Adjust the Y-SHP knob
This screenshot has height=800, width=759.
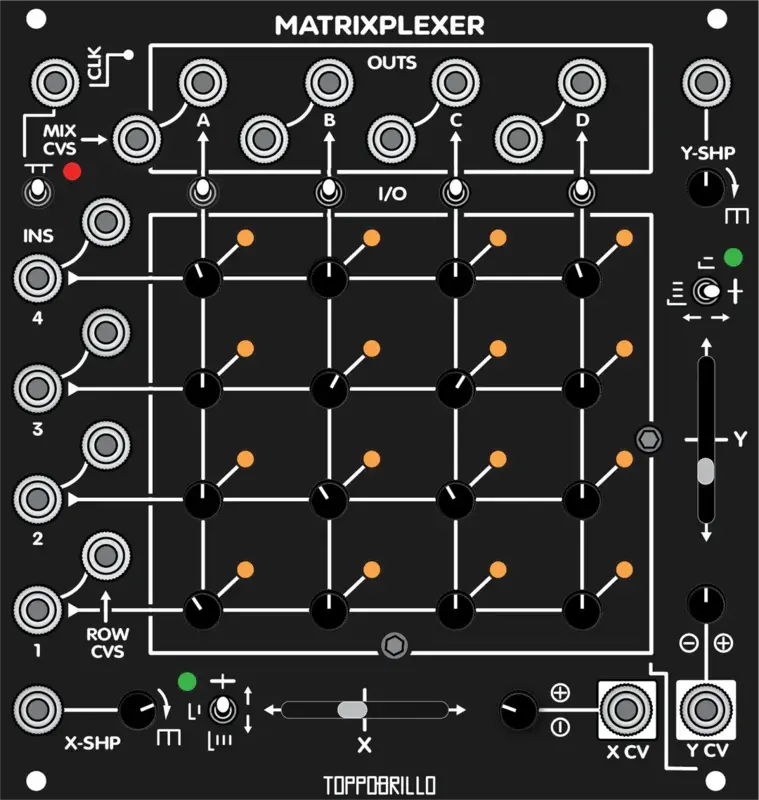707,187
